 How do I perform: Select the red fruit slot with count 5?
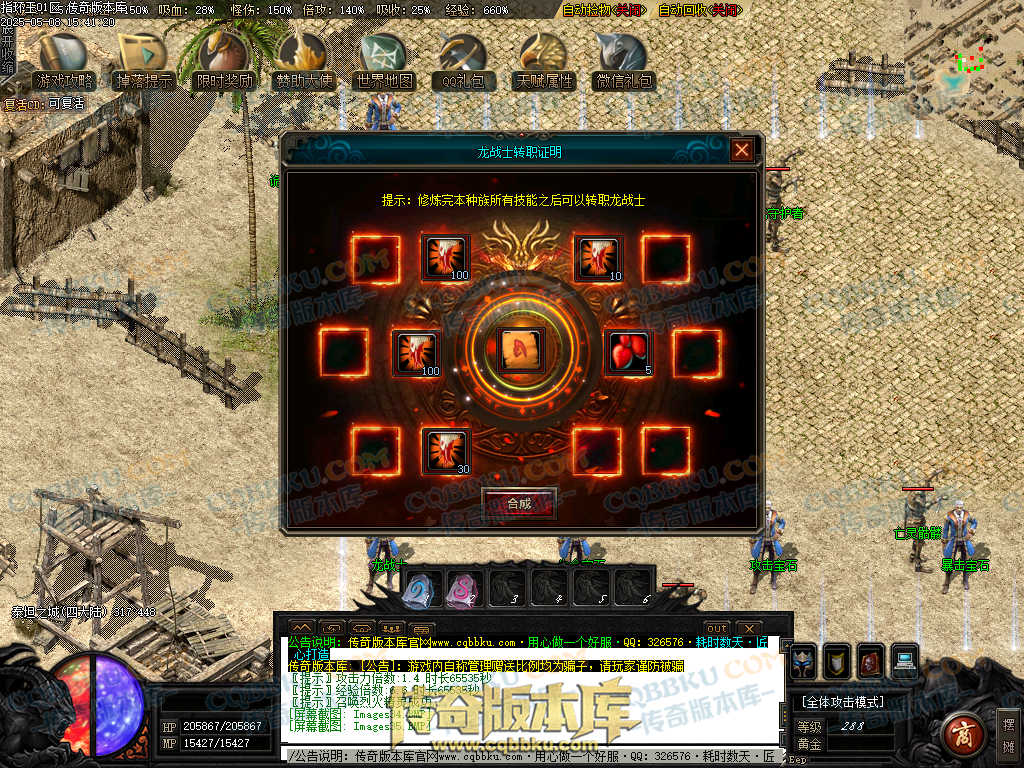(629, 352)
